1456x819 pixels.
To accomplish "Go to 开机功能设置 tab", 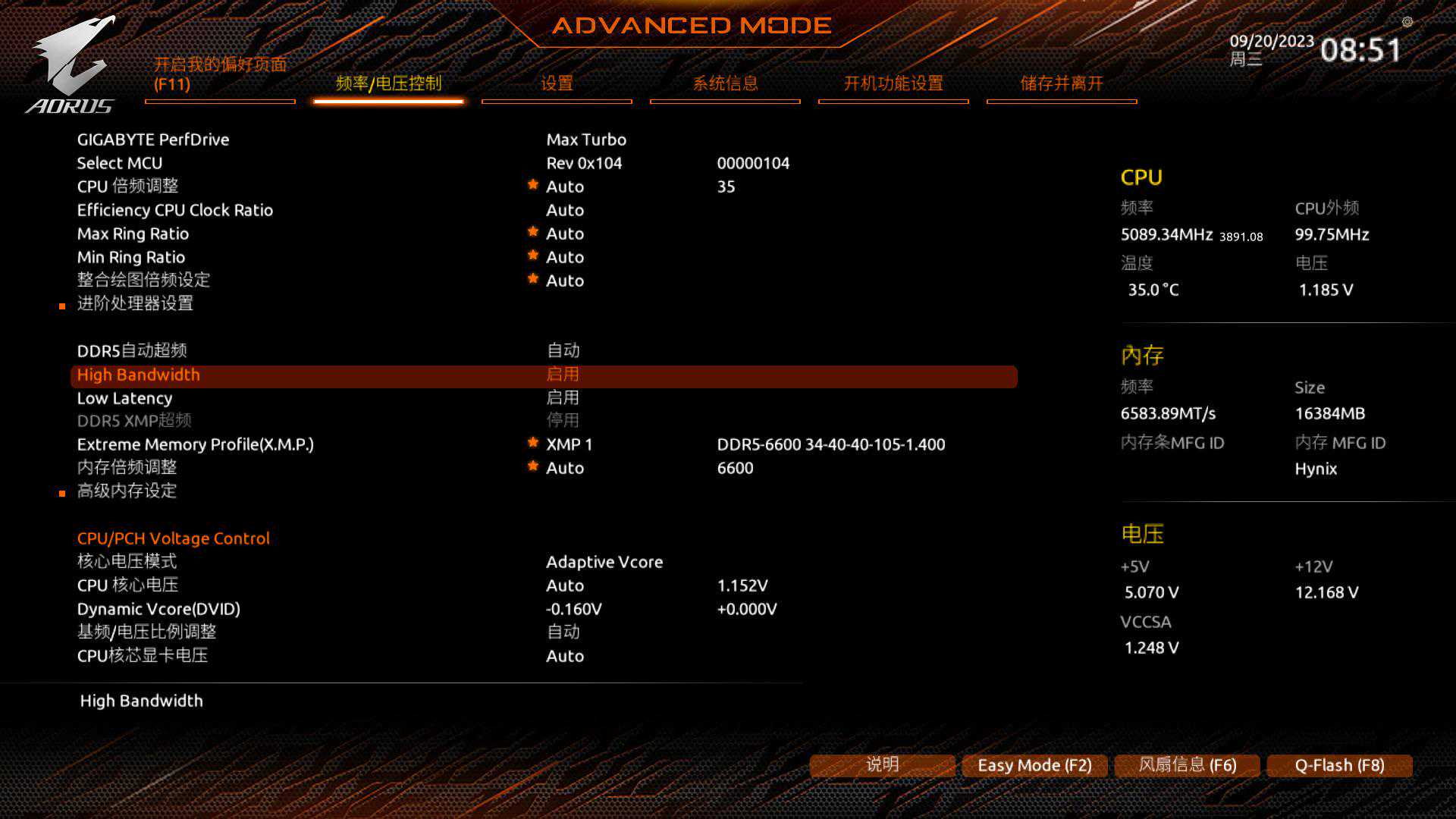I will tap(893, 83).
